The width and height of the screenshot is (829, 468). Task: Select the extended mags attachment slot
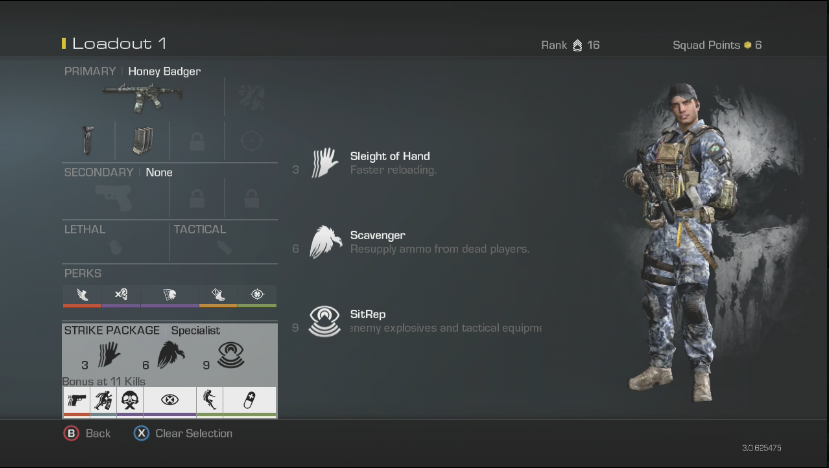(x=141, y=141)
